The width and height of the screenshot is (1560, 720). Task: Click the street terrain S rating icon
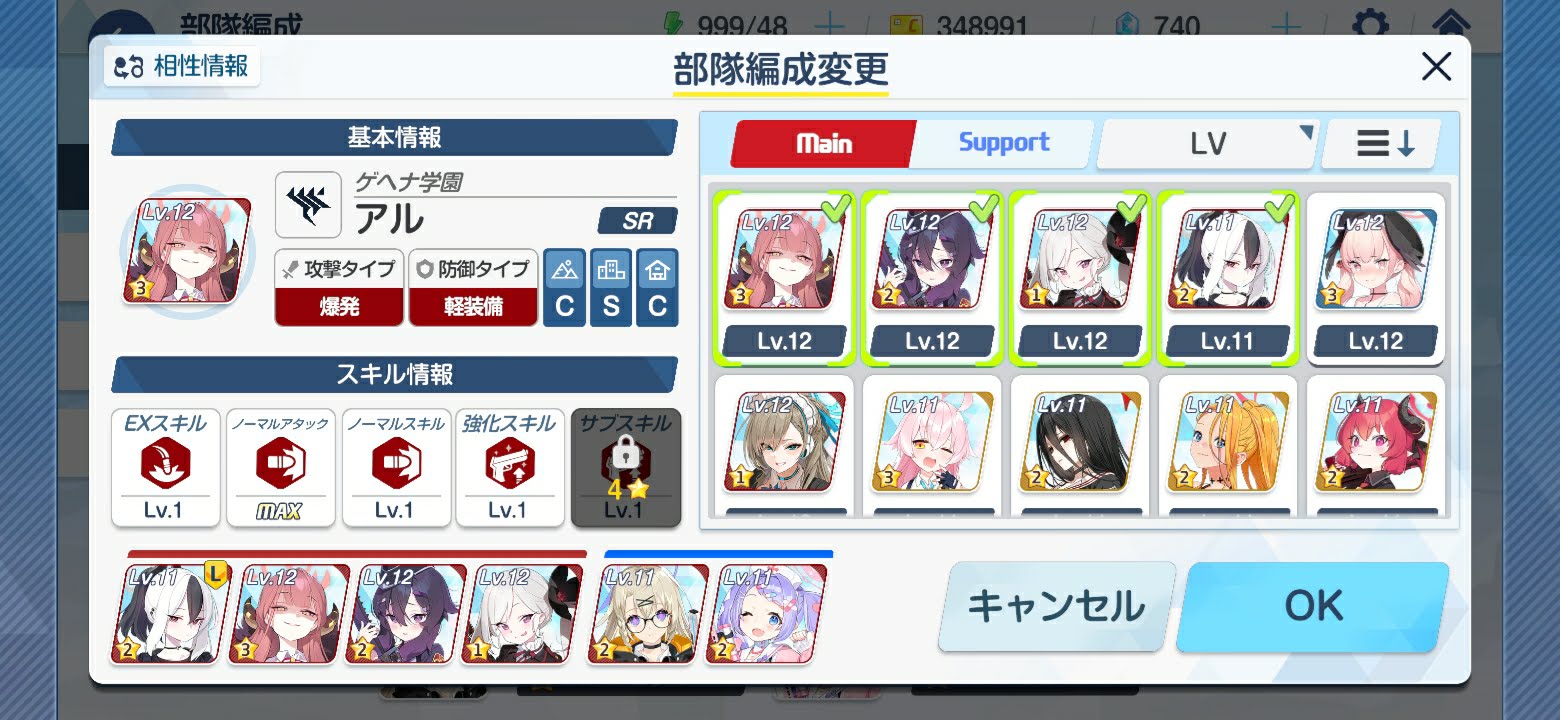[x=611, y=288]
